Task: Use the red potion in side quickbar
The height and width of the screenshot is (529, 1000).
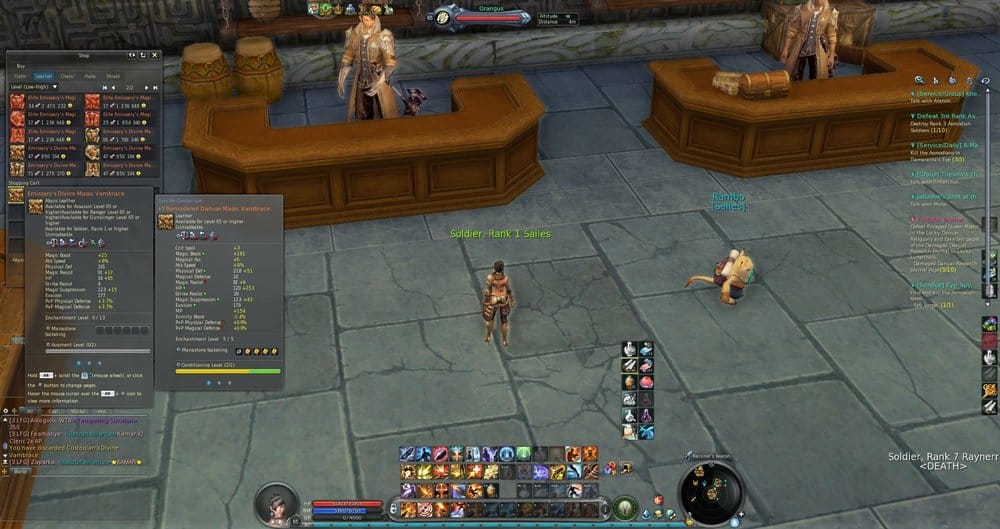Action: (x=646, y=382)
